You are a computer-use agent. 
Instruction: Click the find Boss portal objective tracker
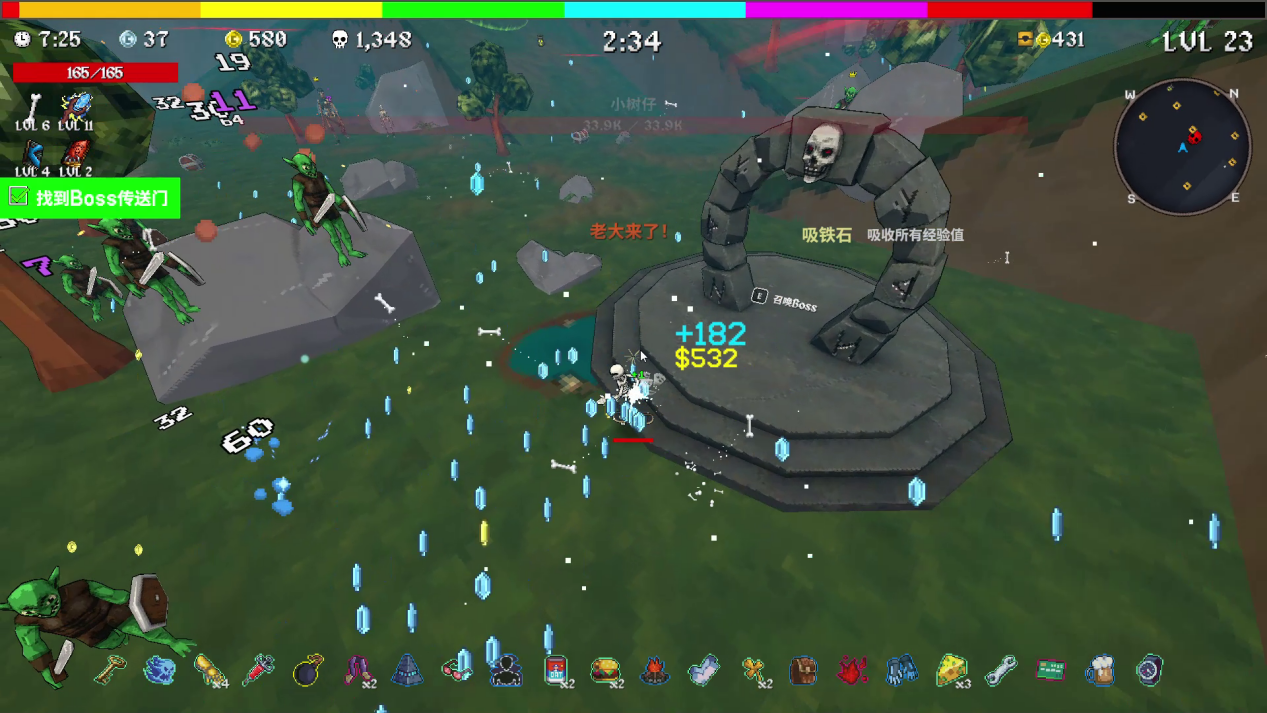[x=91, y=198]
